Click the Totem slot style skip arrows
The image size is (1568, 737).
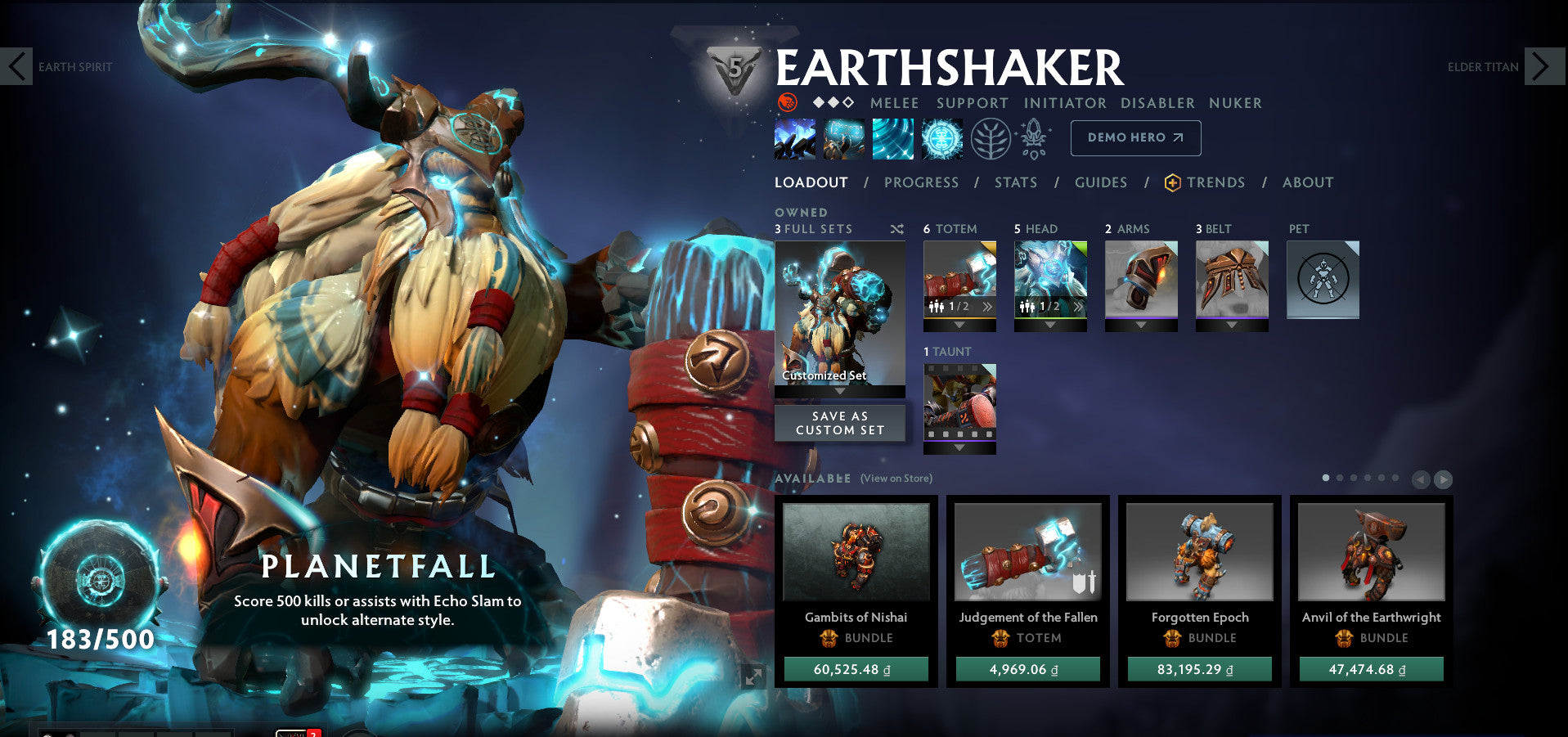coord(988,307)
